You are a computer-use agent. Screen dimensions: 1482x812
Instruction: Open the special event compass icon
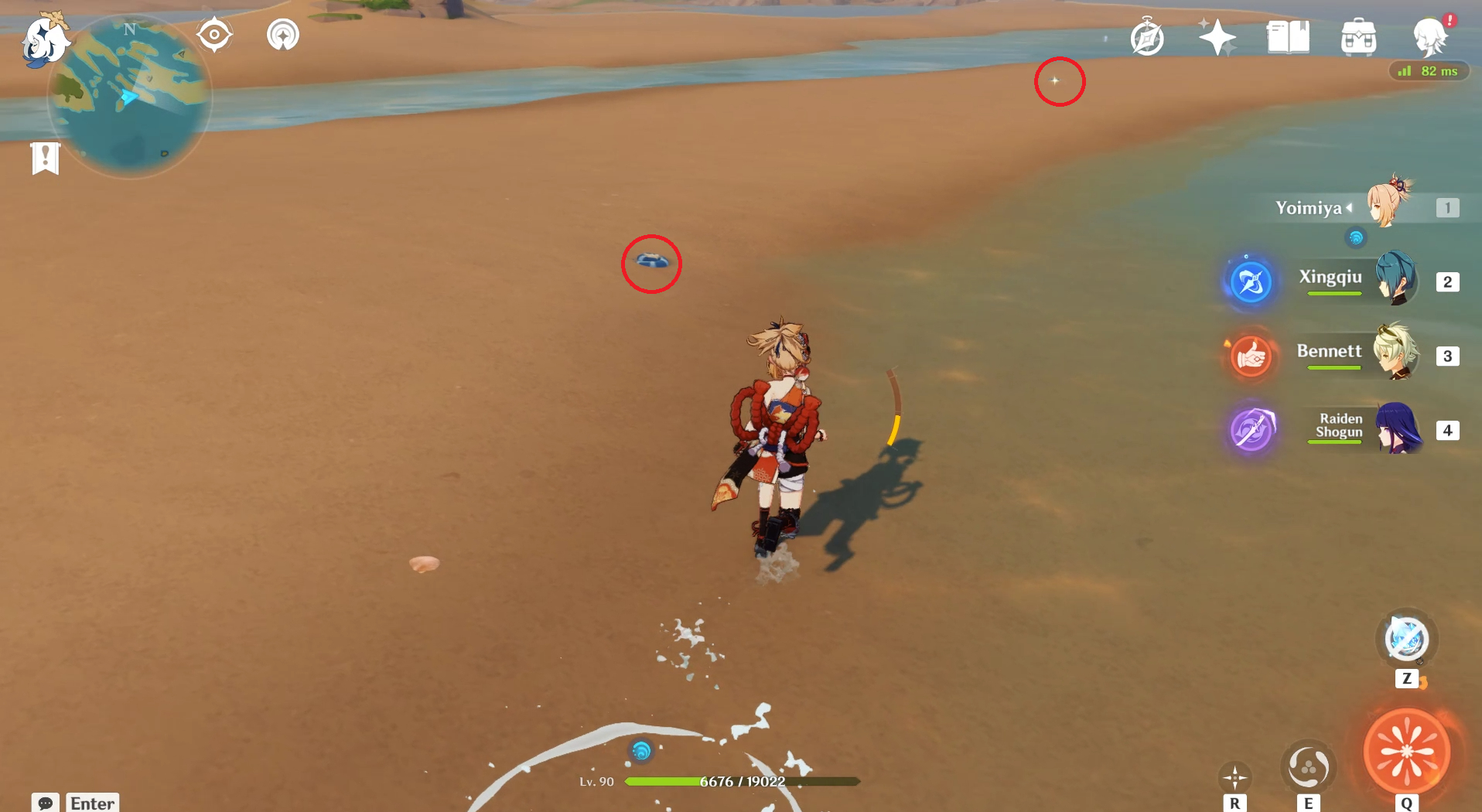pyautogui.click(x=1146, y=36)
